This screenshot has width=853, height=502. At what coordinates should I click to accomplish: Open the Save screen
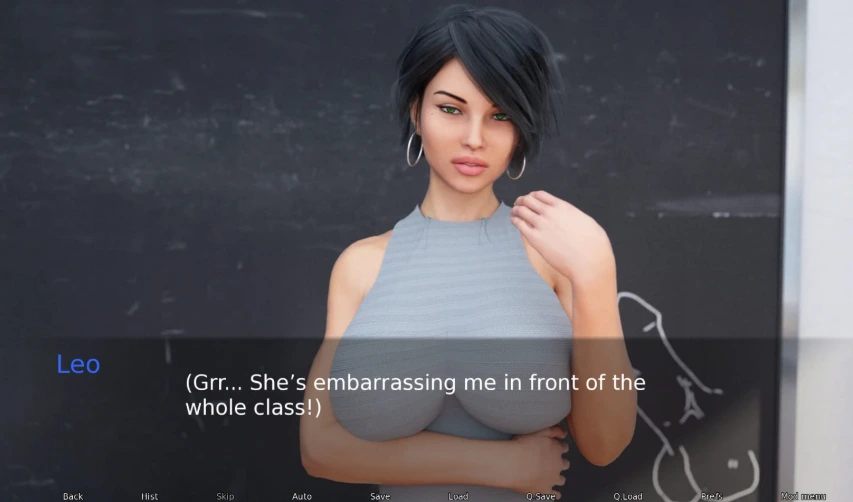tap(380, 496)
